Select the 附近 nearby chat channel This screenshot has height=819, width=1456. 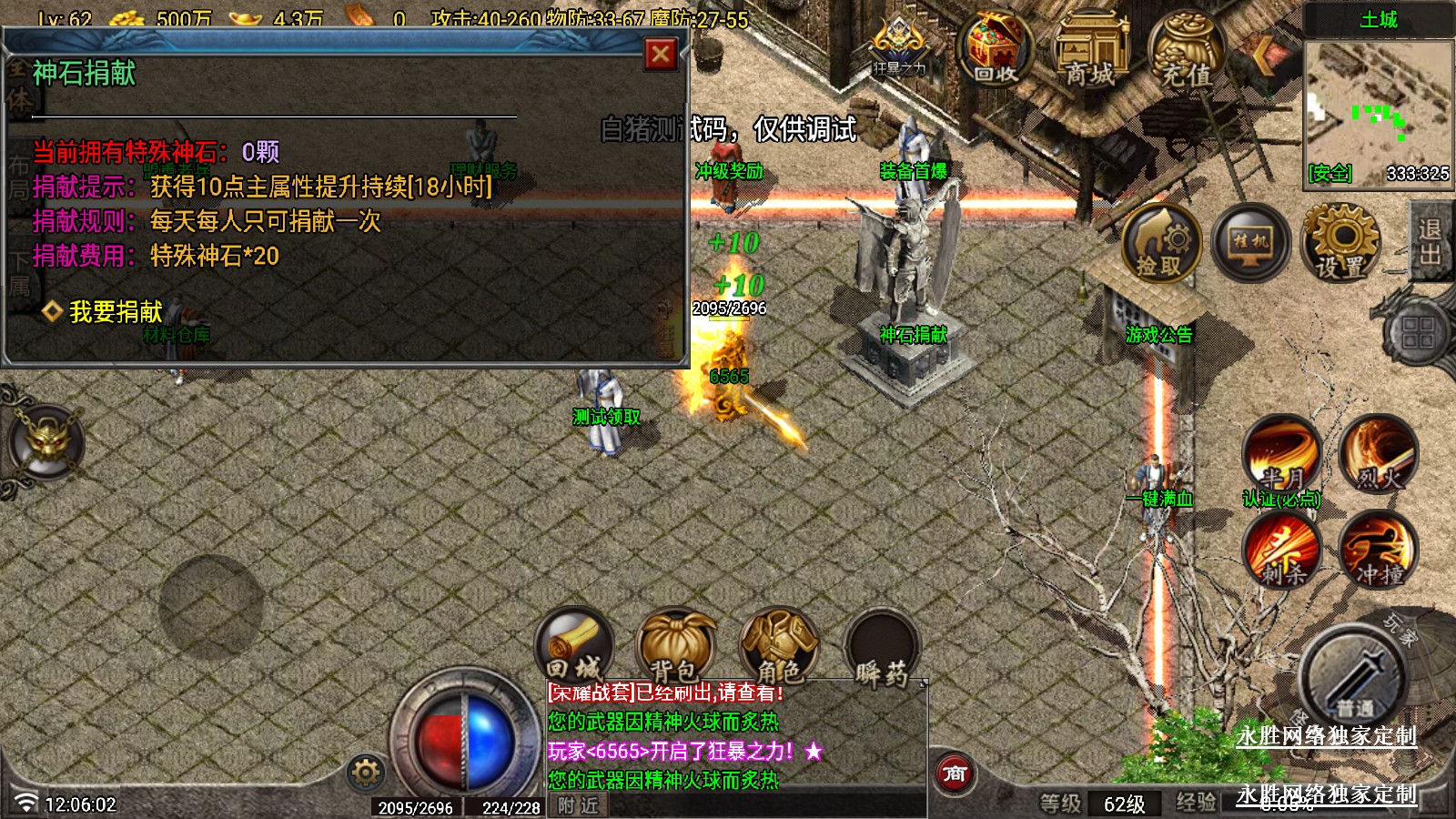[579, 805]
